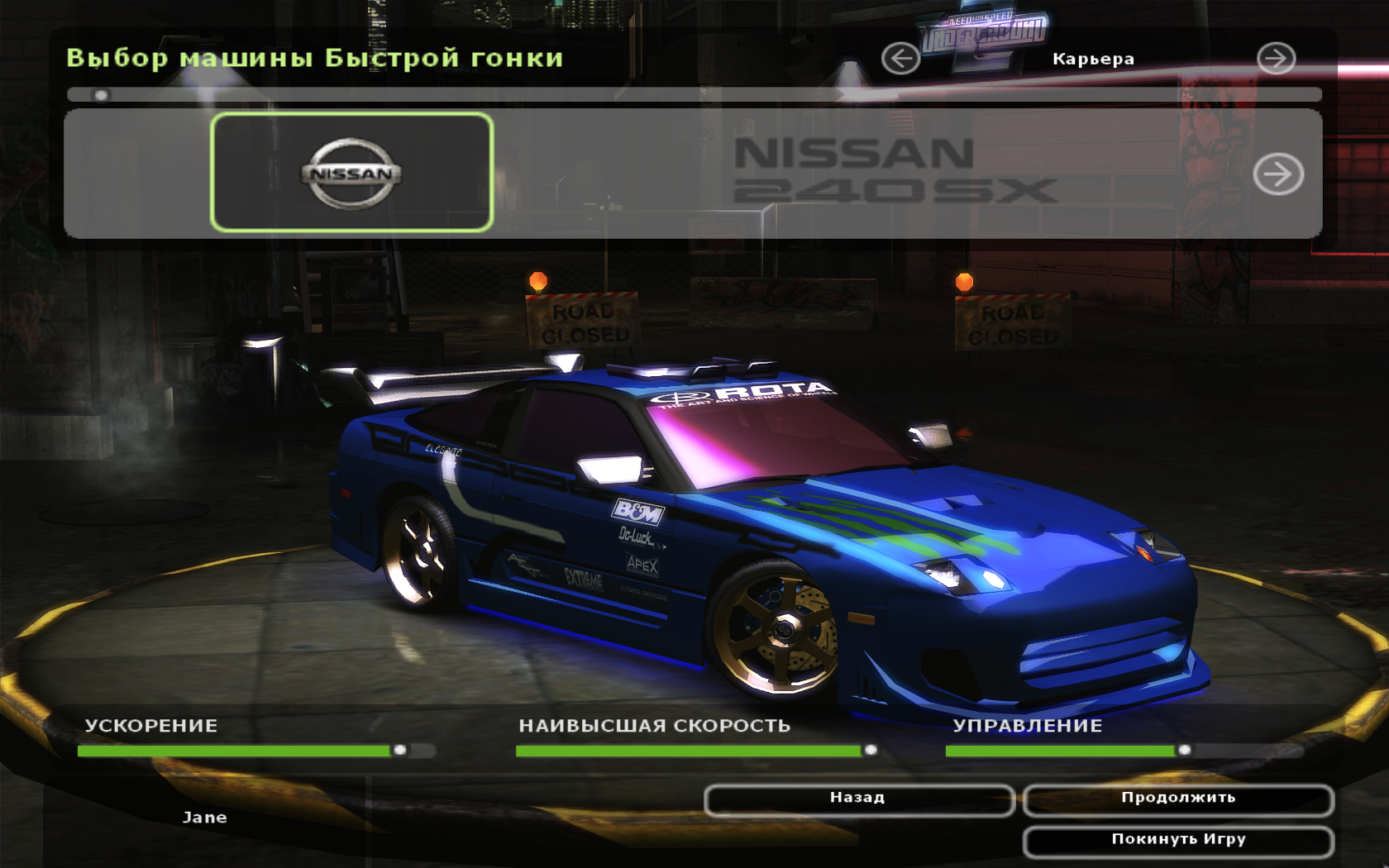Quit via Покинуть Игру button
Viewport: 1389px width, 868px height.
point(1178,840)
